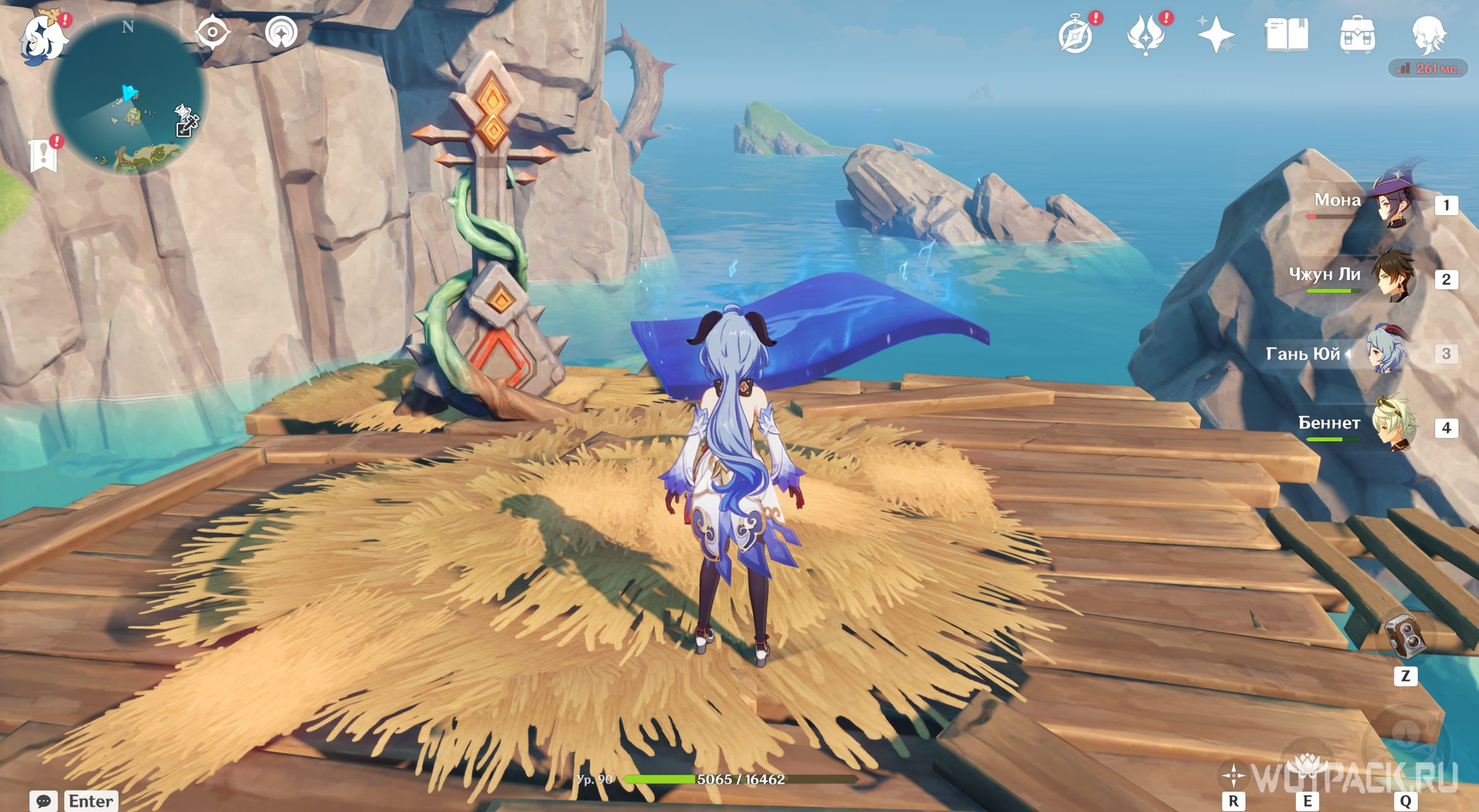
Task: Open the battle pass icon
Action: tap(1145, 36)
